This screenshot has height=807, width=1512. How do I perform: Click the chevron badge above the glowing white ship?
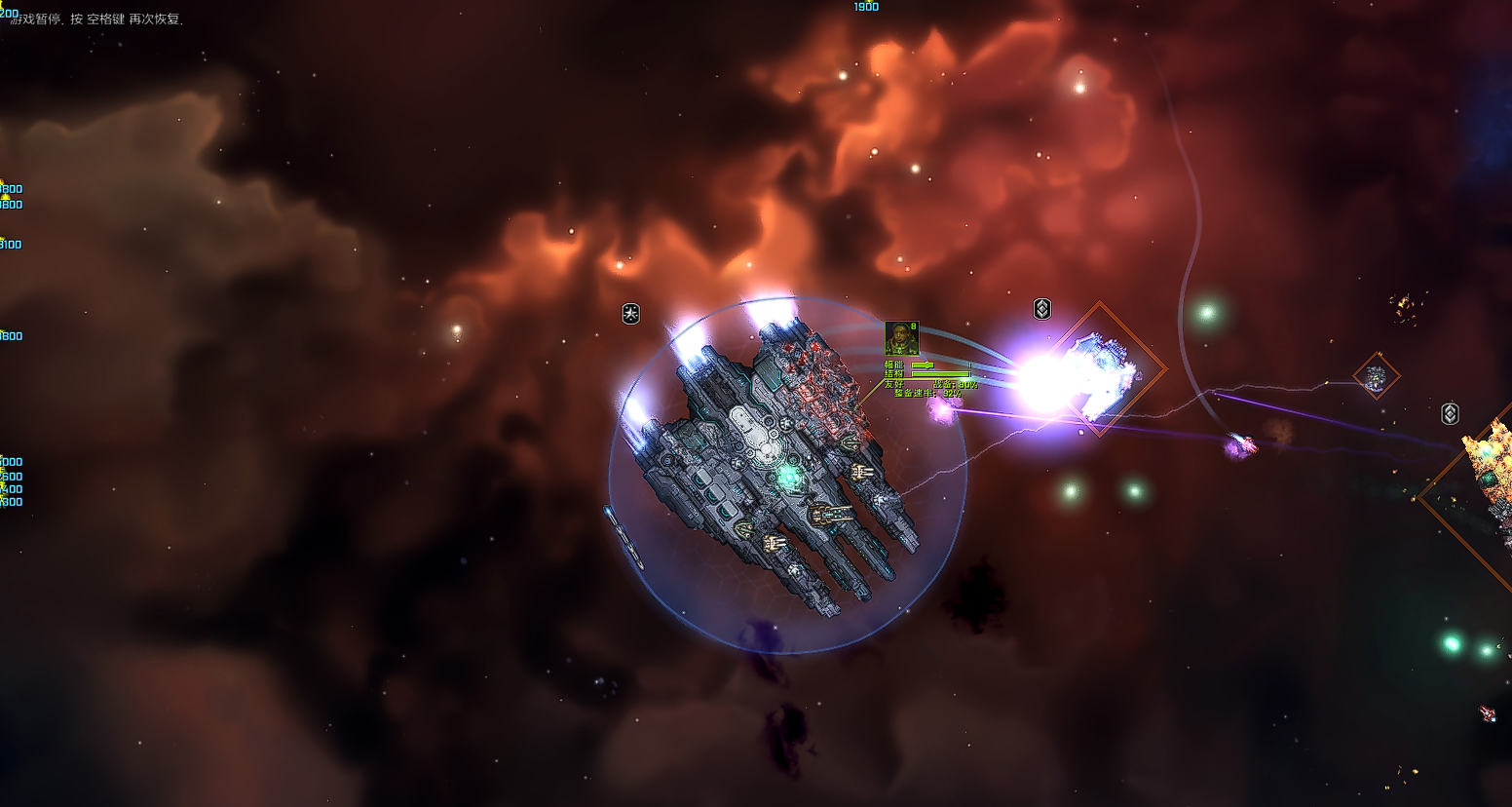tap(1041, 309)
